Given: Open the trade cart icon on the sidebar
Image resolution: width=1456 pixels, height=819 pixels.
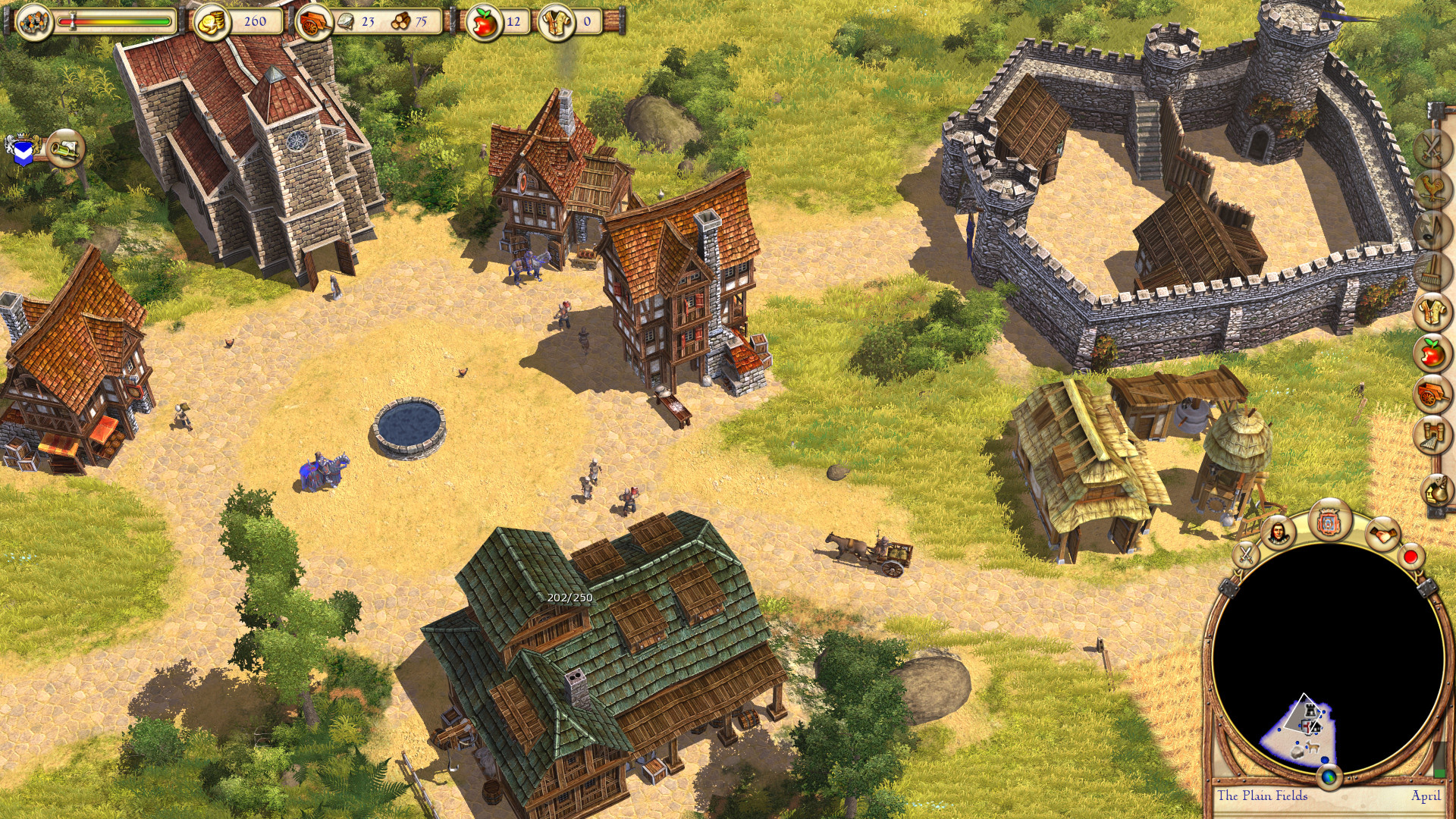Looking at the screenshot, I should click(x=1433, y=391).
